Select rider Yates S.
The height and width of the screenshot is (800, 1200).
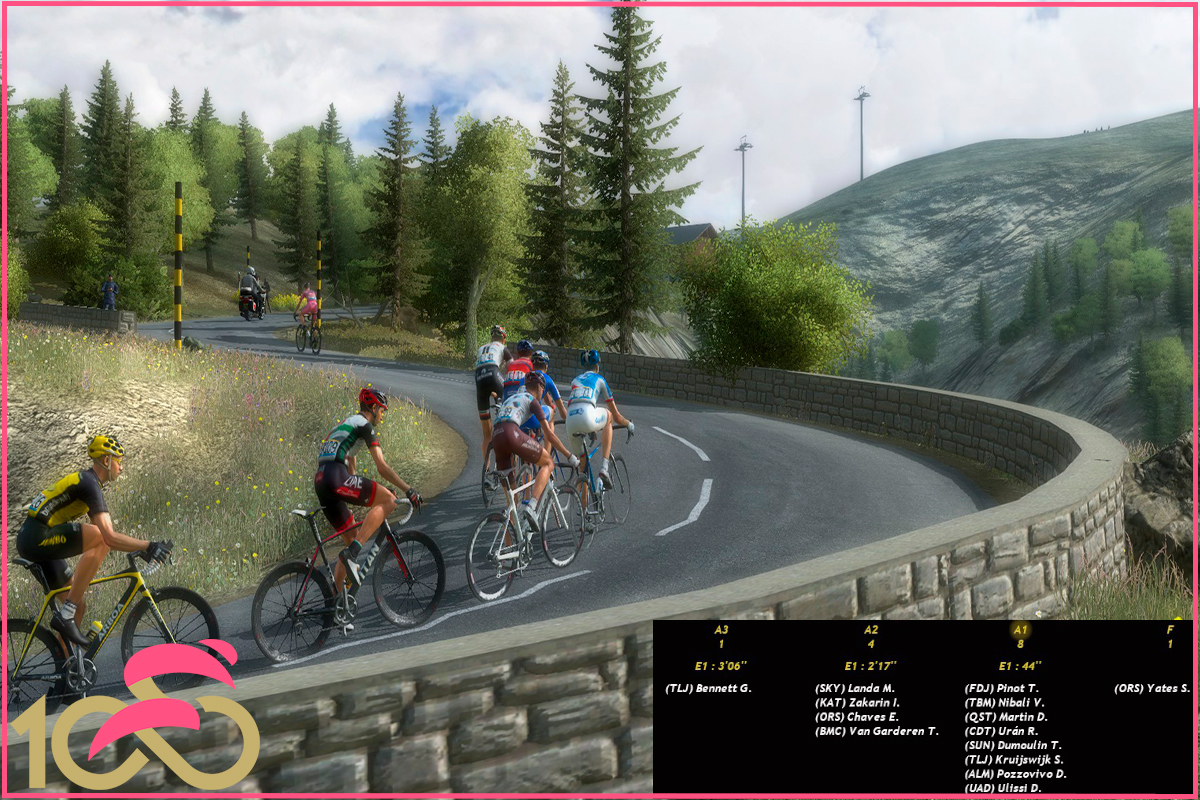click(1152, 688)
